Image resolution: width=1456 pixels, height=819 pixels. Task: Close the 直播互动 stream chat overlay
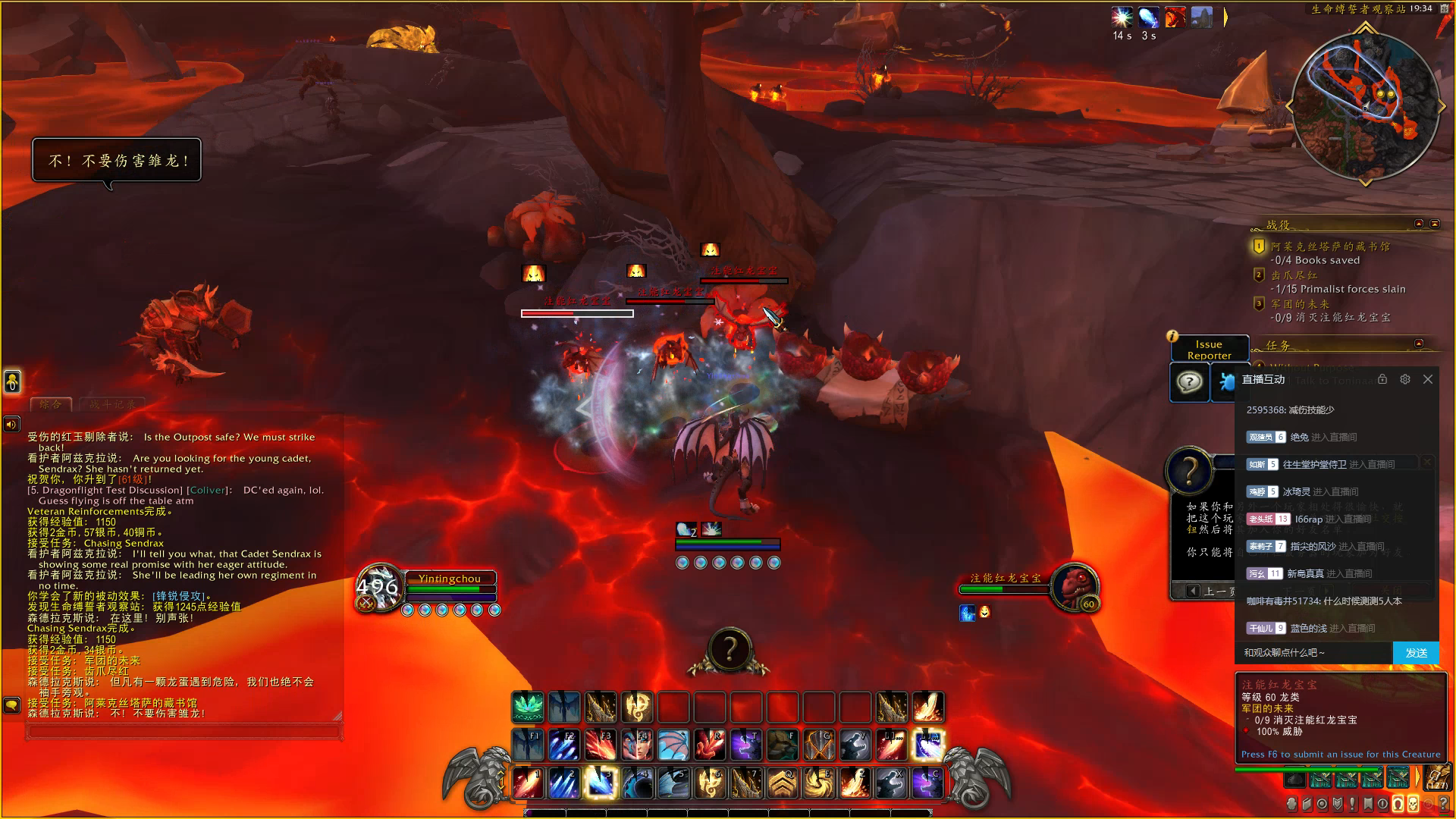coord(1428,379)
